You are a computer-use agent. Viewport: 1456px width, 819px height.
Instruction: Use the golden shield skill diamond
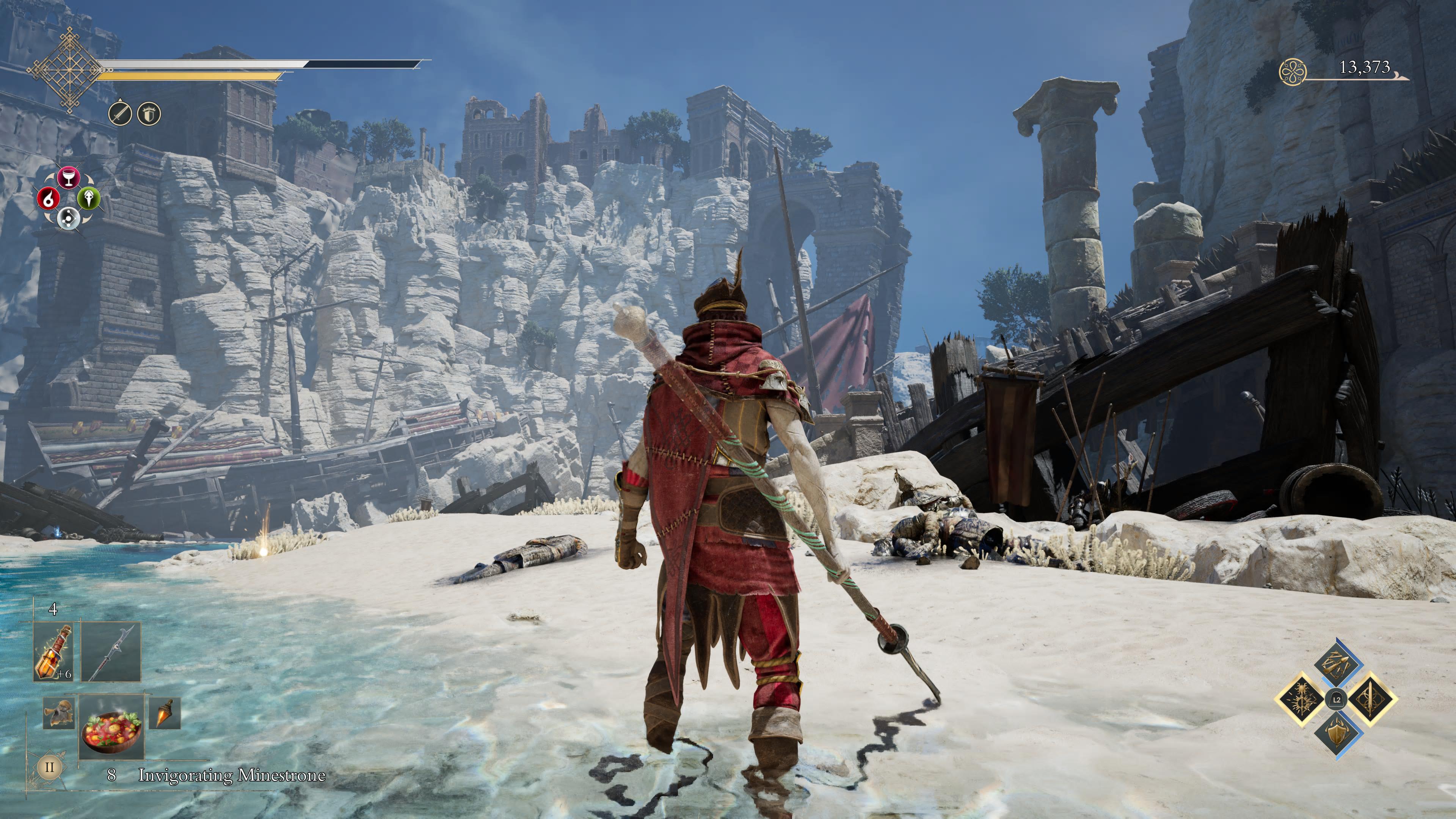point(1337,733)
